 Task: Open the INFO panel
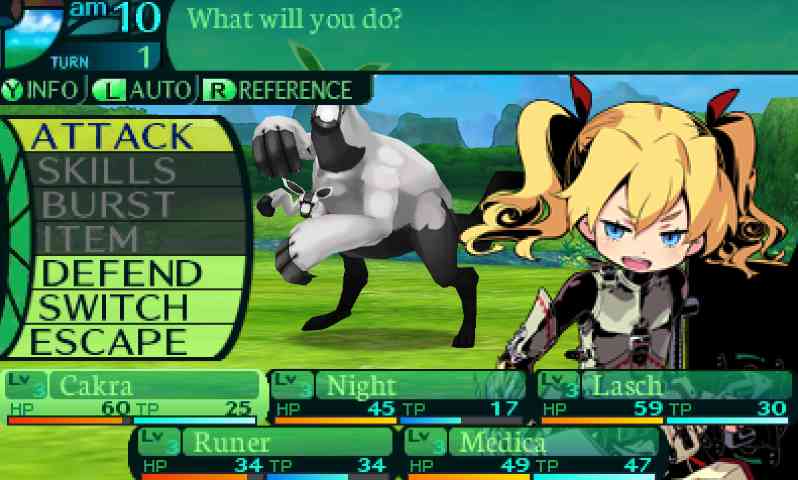click(x=42, y=89)
